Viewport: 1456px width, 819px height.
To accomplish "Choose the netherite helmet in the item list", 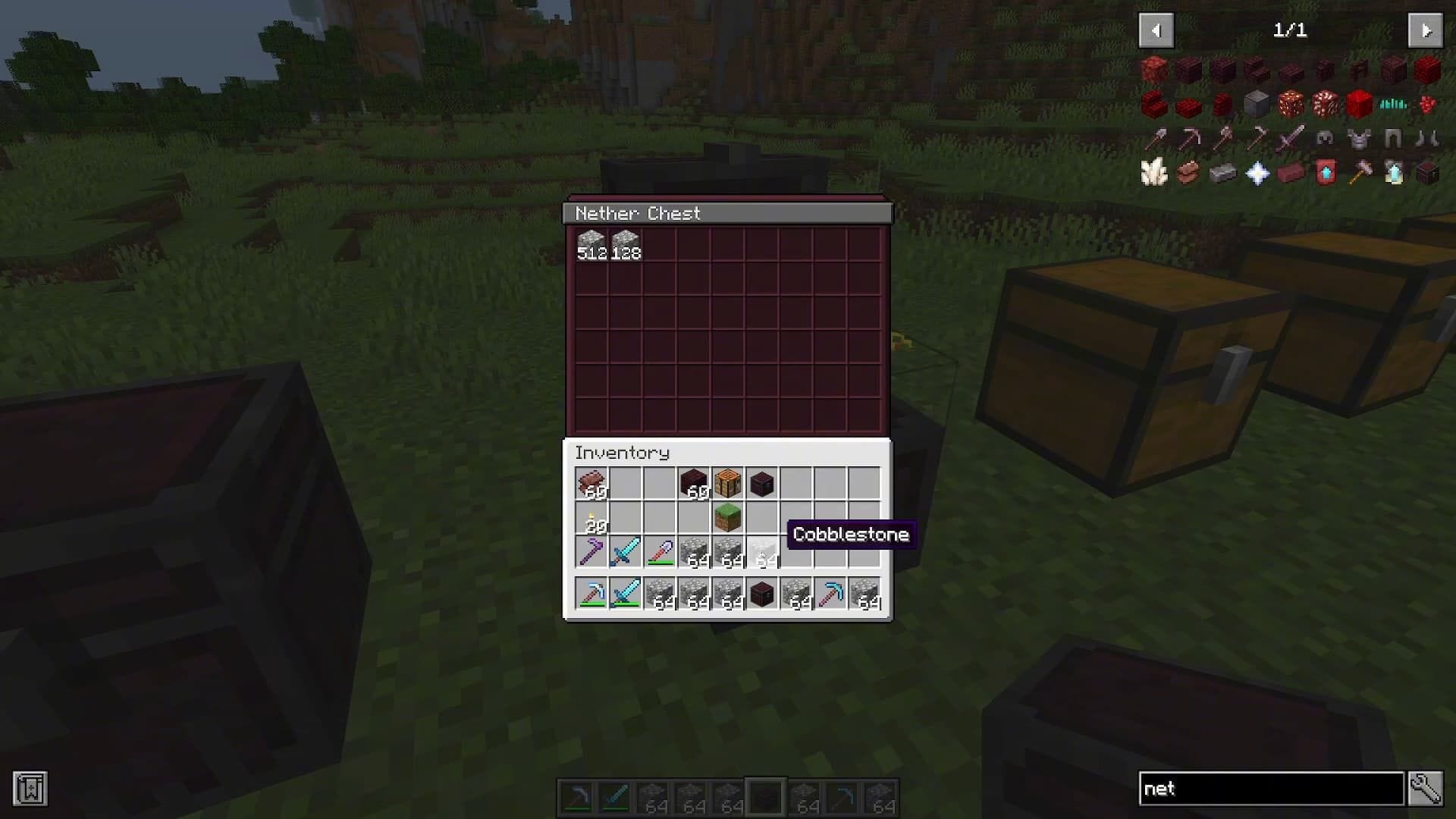I will 1326,140.
